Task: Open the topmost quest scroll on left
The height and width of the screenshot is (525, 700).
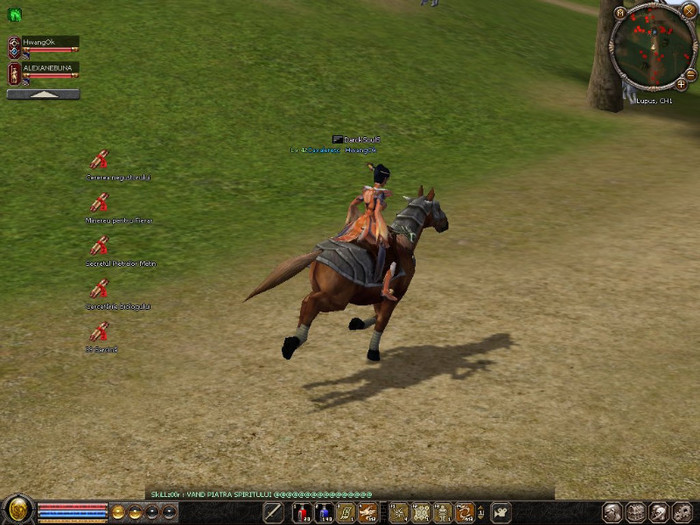Action: [x=99, y=160]
